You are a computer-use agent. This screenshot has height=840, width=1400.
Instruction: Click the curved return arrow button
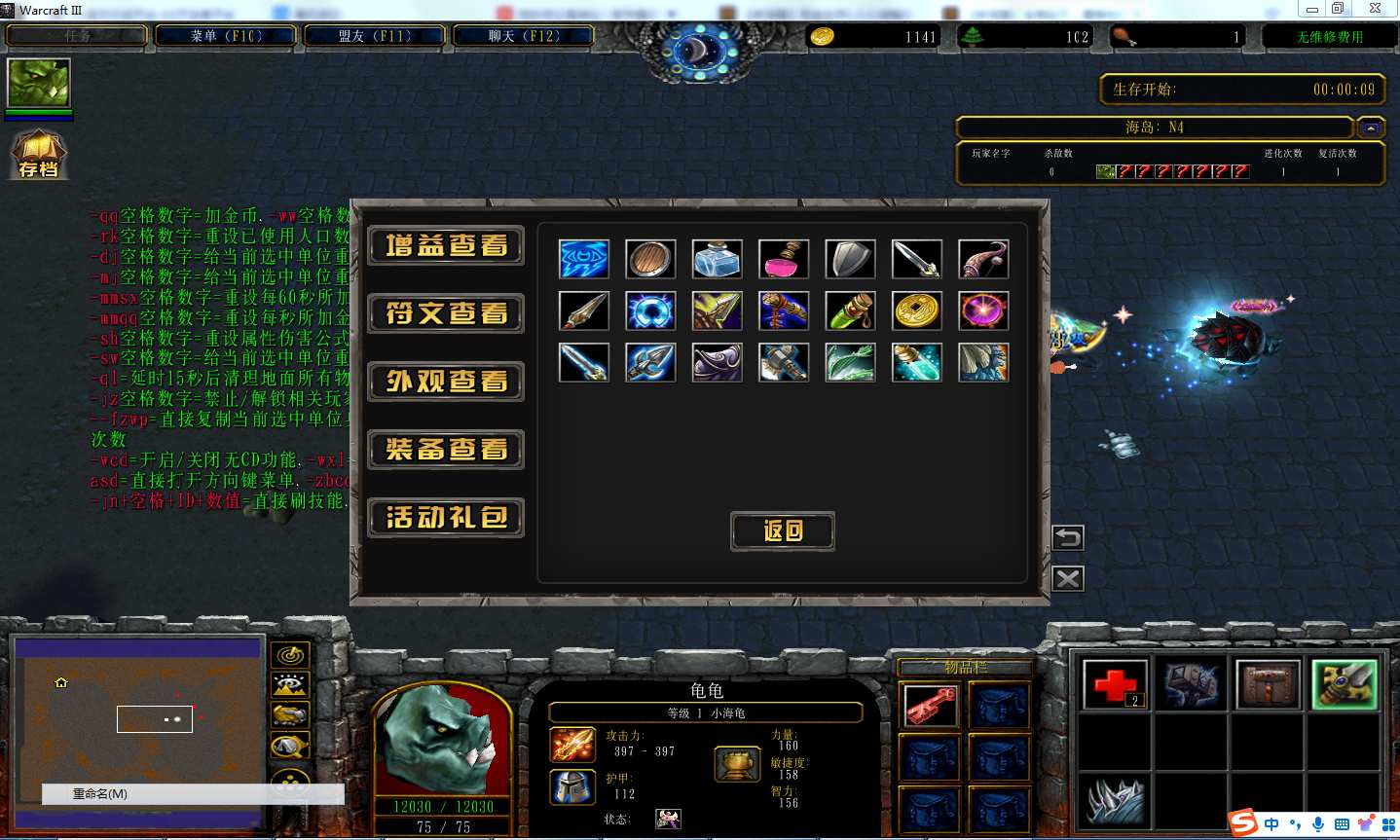click(1068, 537)
